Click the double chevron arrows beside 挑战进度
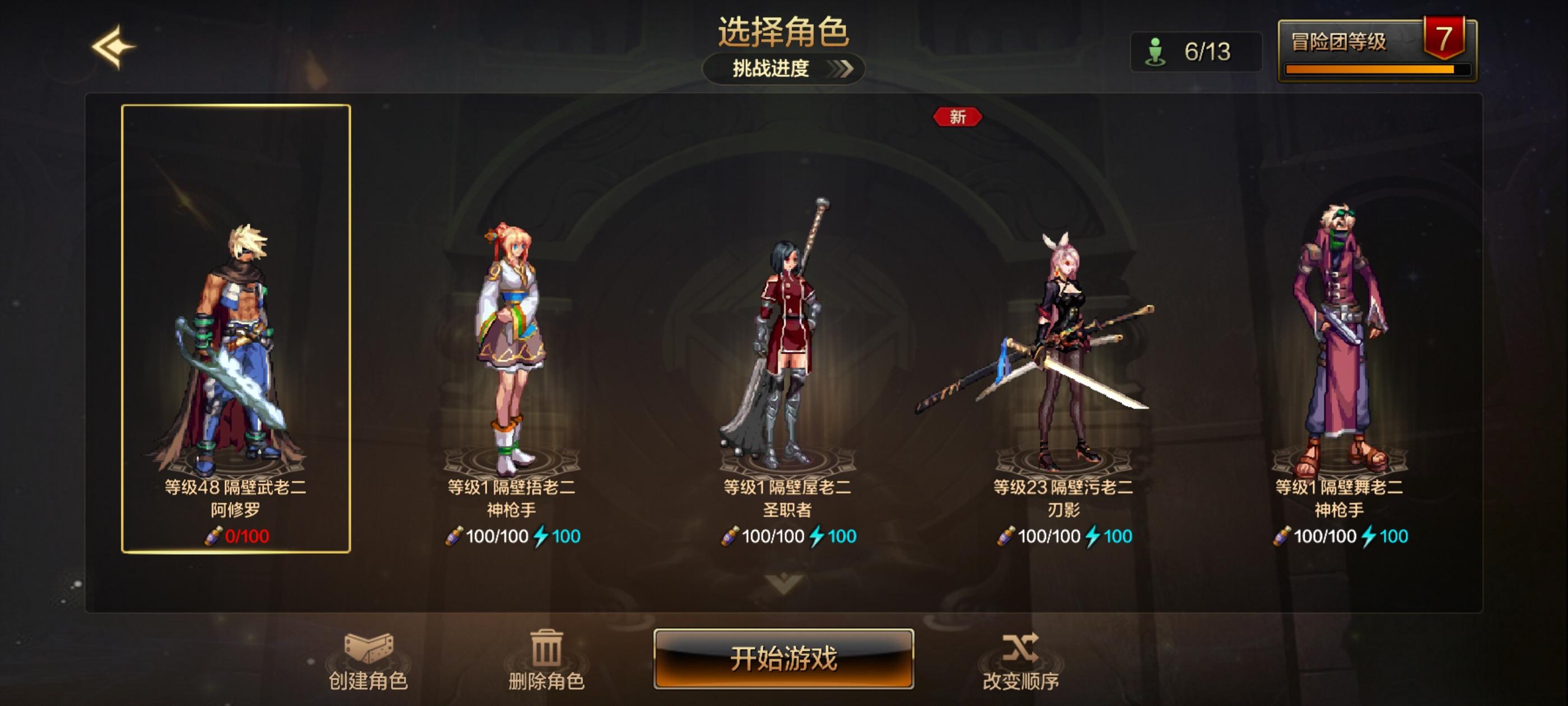Image resolution: width=1568 pixels, height=706 pixels. (x=841, y=68)
